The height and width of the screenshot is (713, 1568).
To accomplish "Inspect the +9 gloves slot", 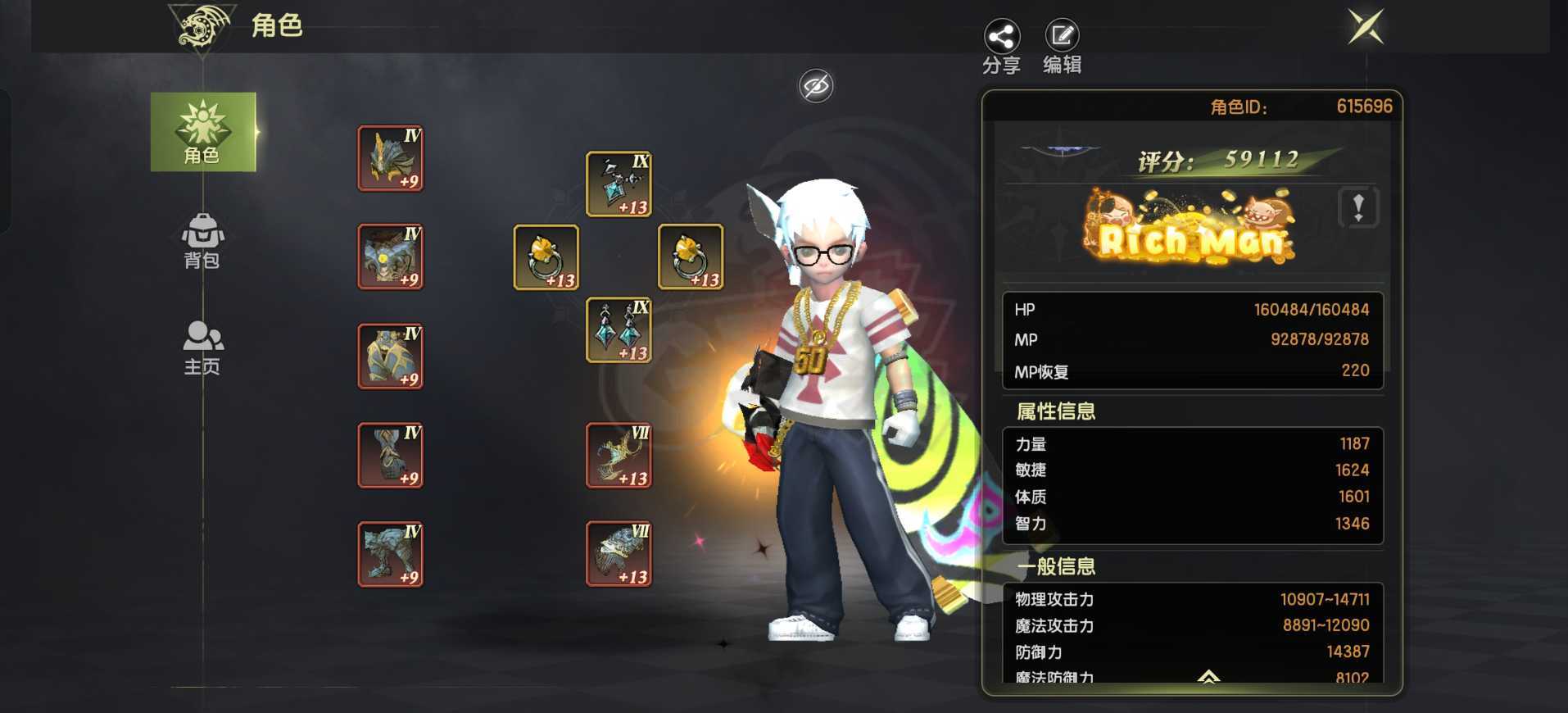I will 390,456.
